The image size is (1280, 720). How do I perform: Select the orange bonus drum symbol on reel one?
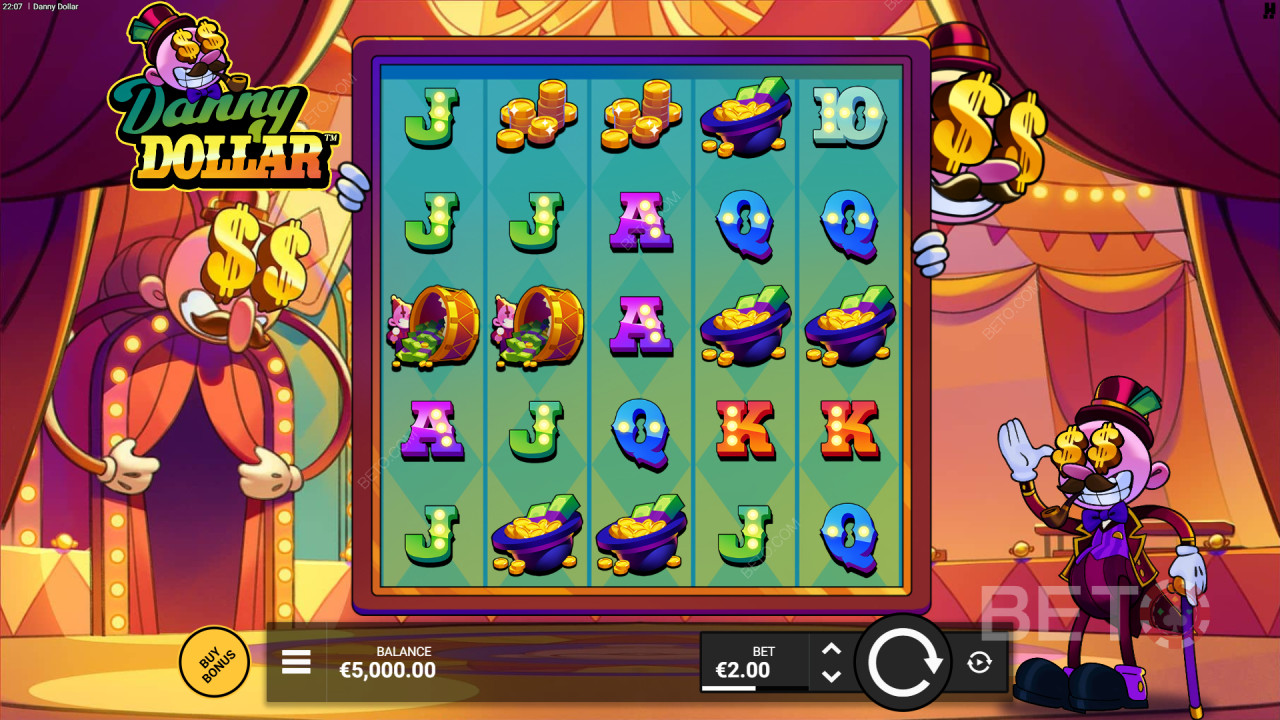coord(435,327)
